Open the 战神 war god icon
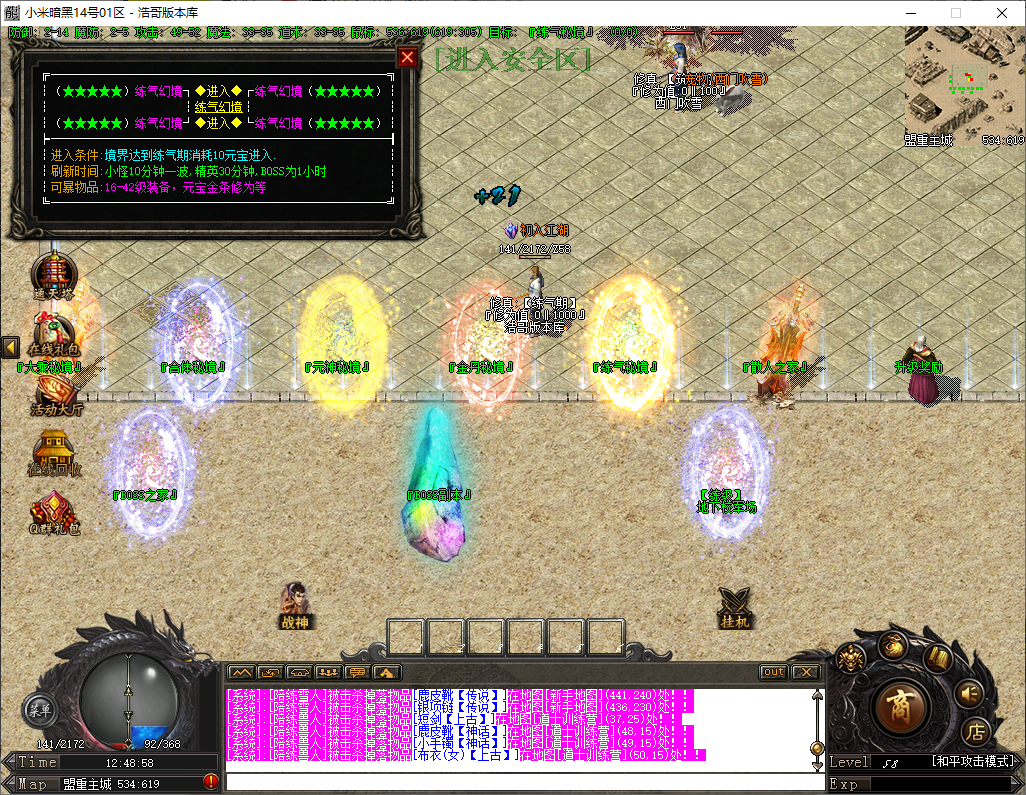This screenshot has height=795, width=1026. 294,605
